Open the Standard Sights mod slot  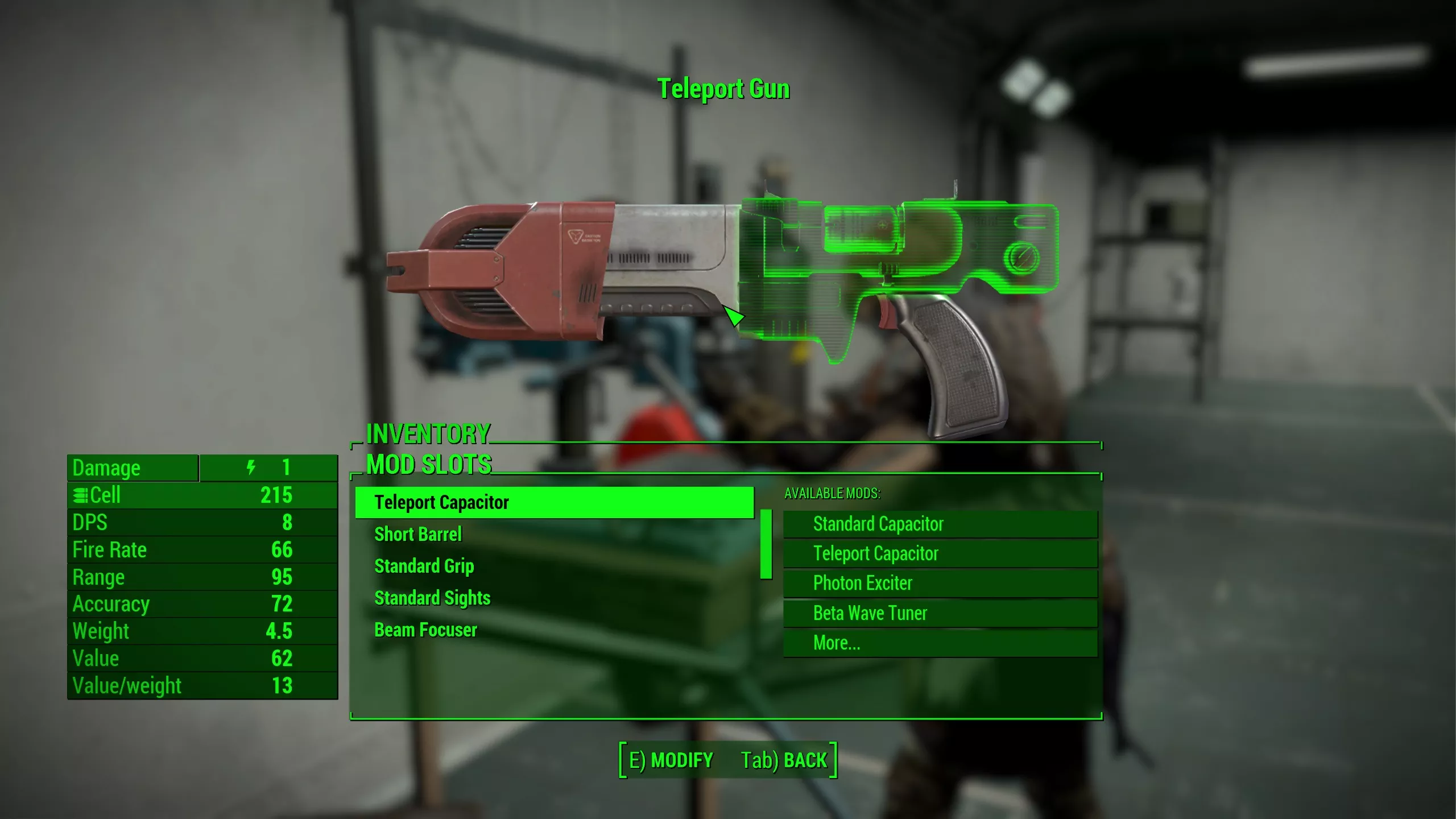(432, 598)
